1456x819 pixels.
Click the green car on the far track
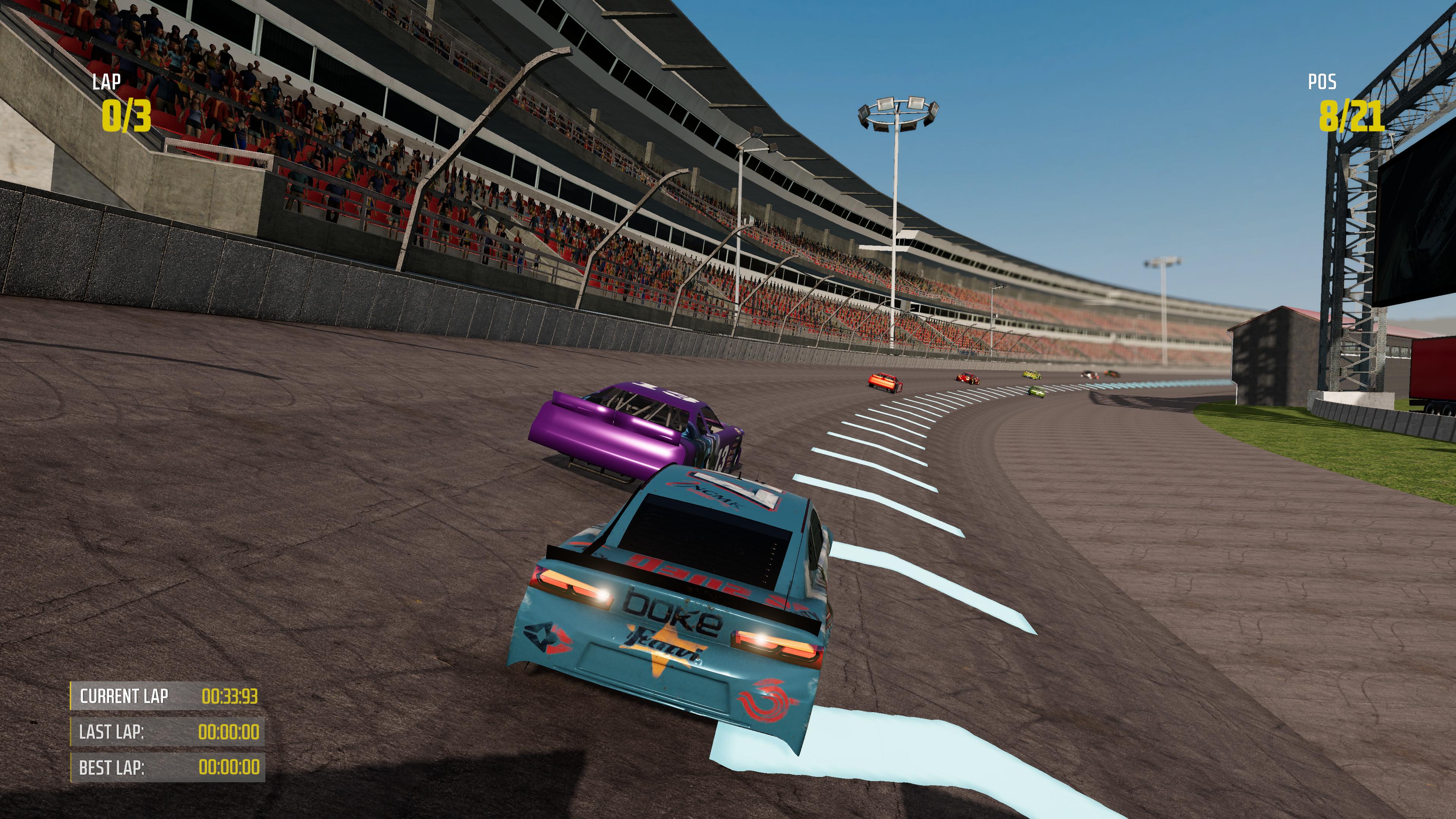pyautogui.click(x=1036, y=392)
